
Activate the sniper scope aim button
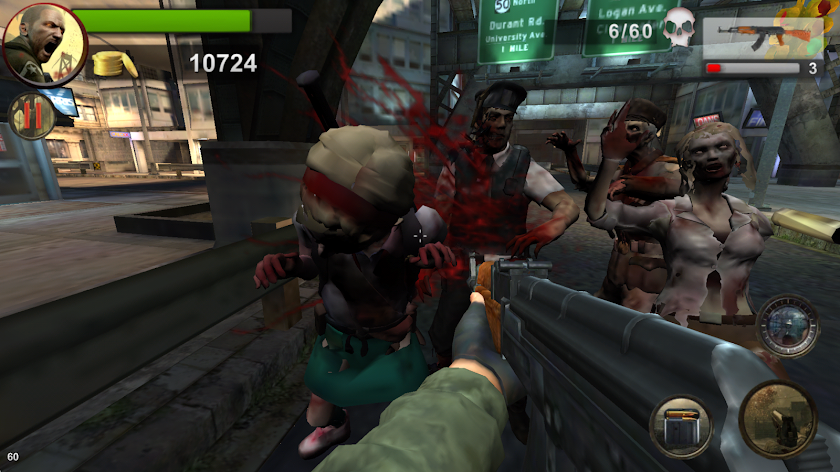tap(787, 325)
